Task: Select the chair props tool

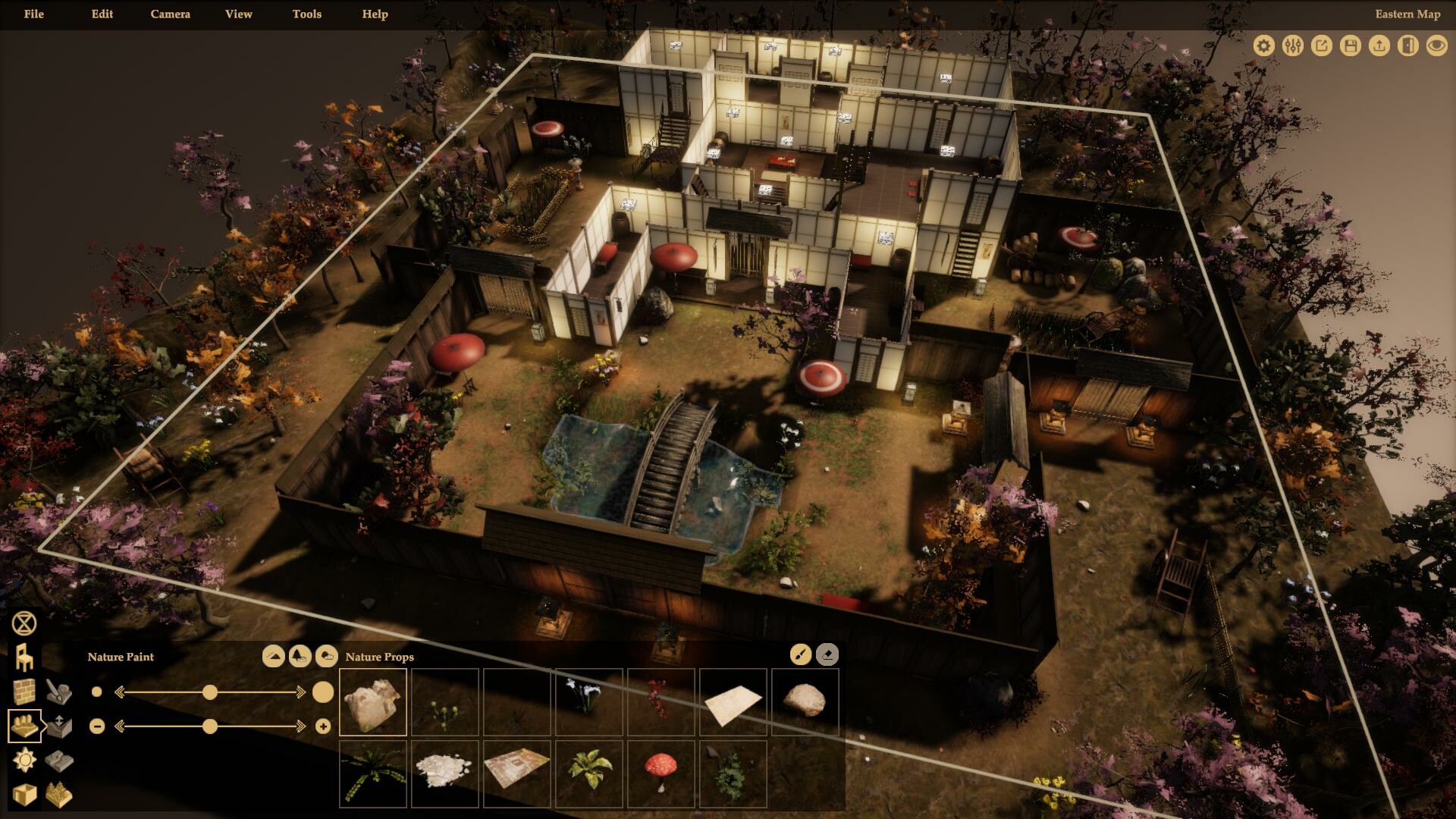Action: click(24, 657)
